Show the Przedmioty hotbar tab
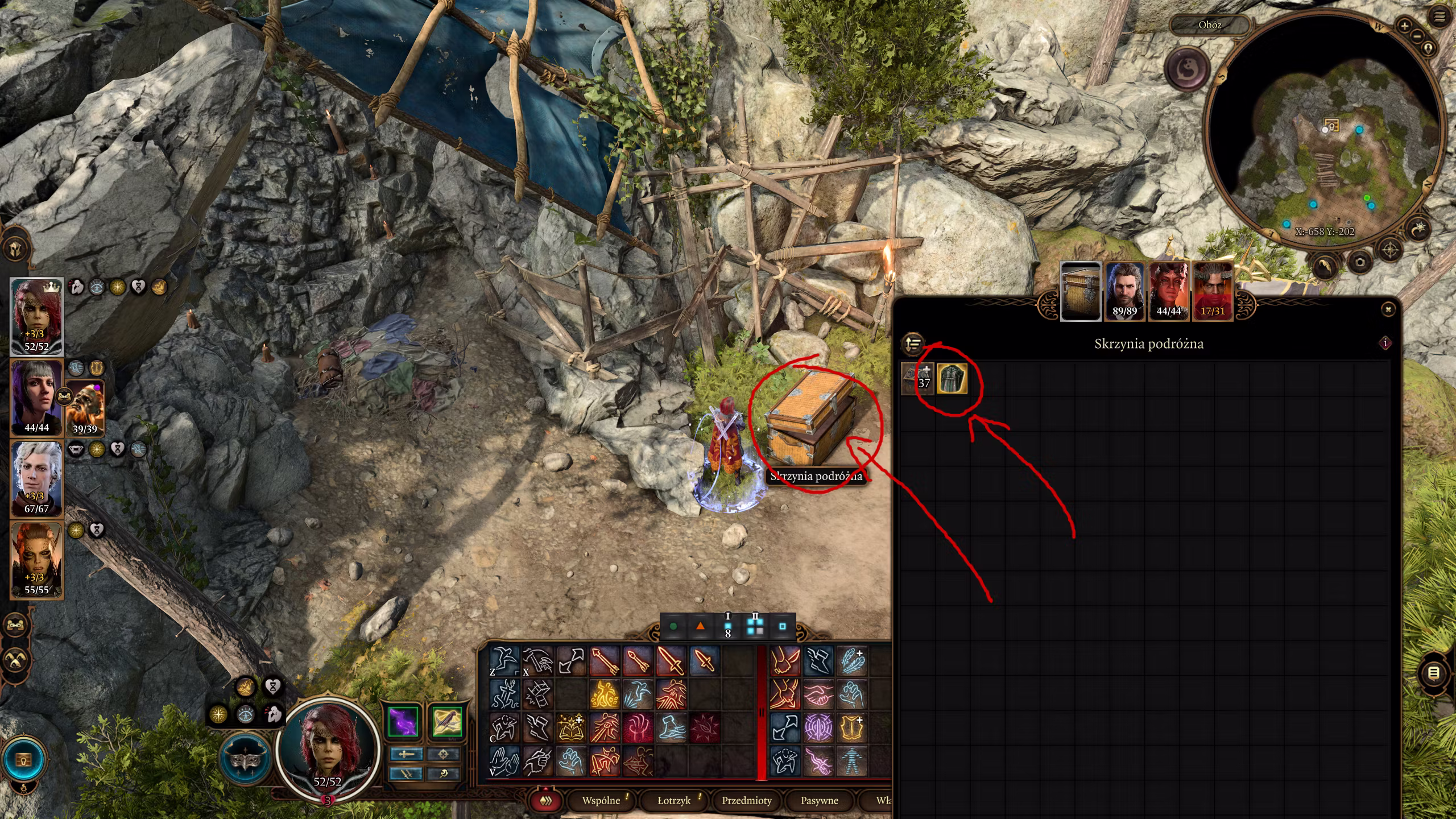 [x=747, y=800]
